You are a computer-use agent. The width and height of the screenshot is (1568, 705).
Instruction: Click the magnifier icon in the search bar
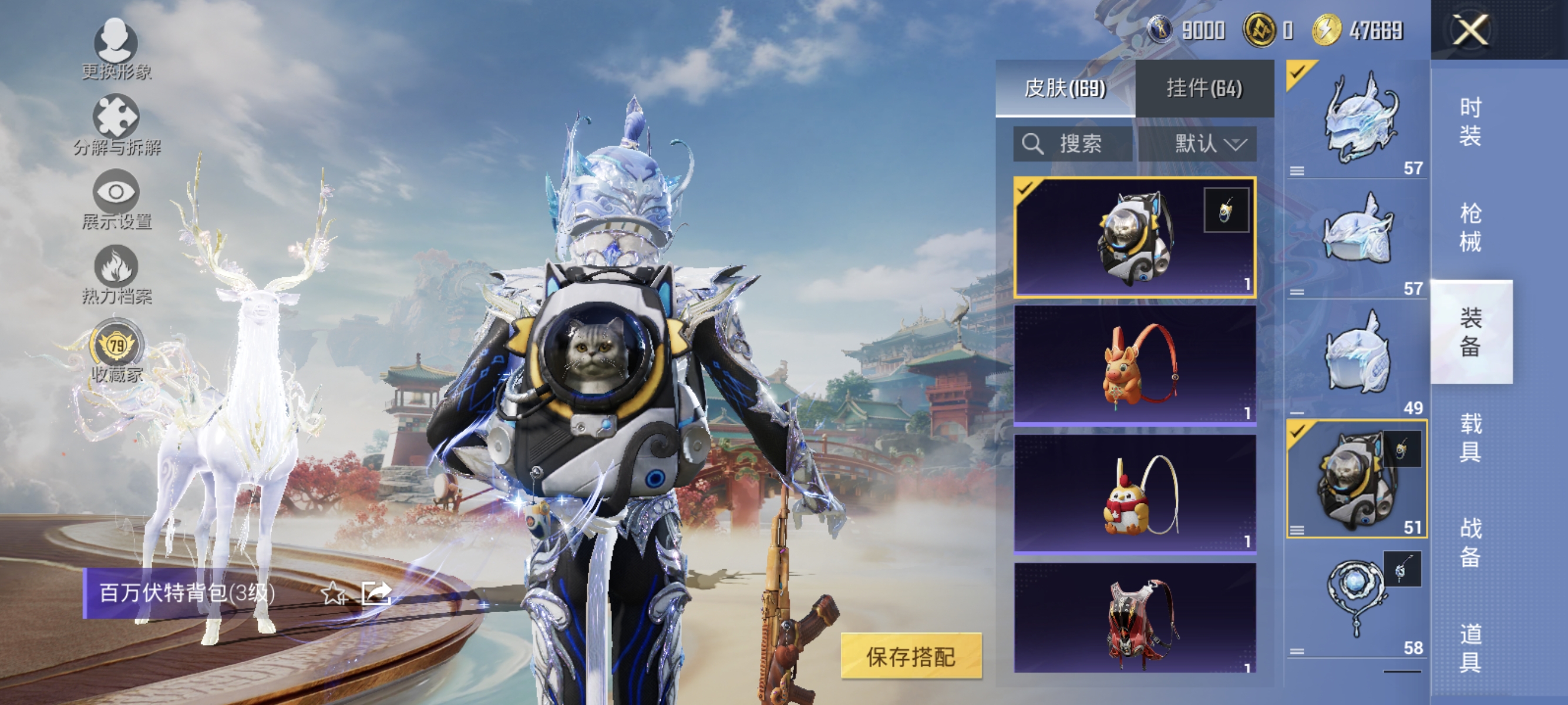pos(1034,144)
